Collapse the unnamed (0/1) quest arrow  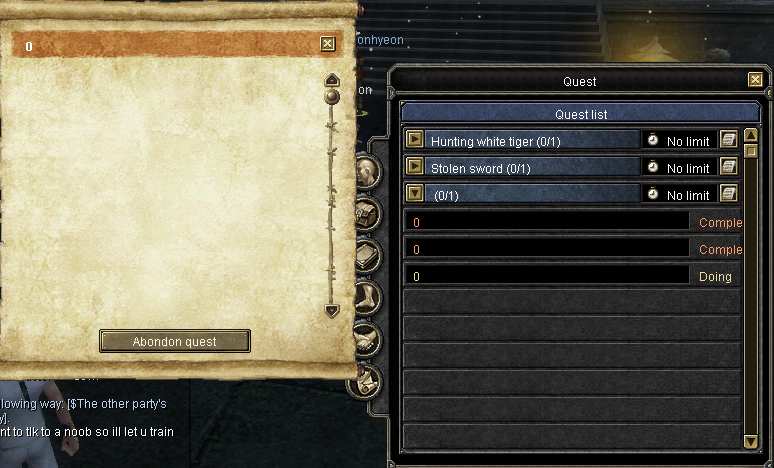[415, 193]
